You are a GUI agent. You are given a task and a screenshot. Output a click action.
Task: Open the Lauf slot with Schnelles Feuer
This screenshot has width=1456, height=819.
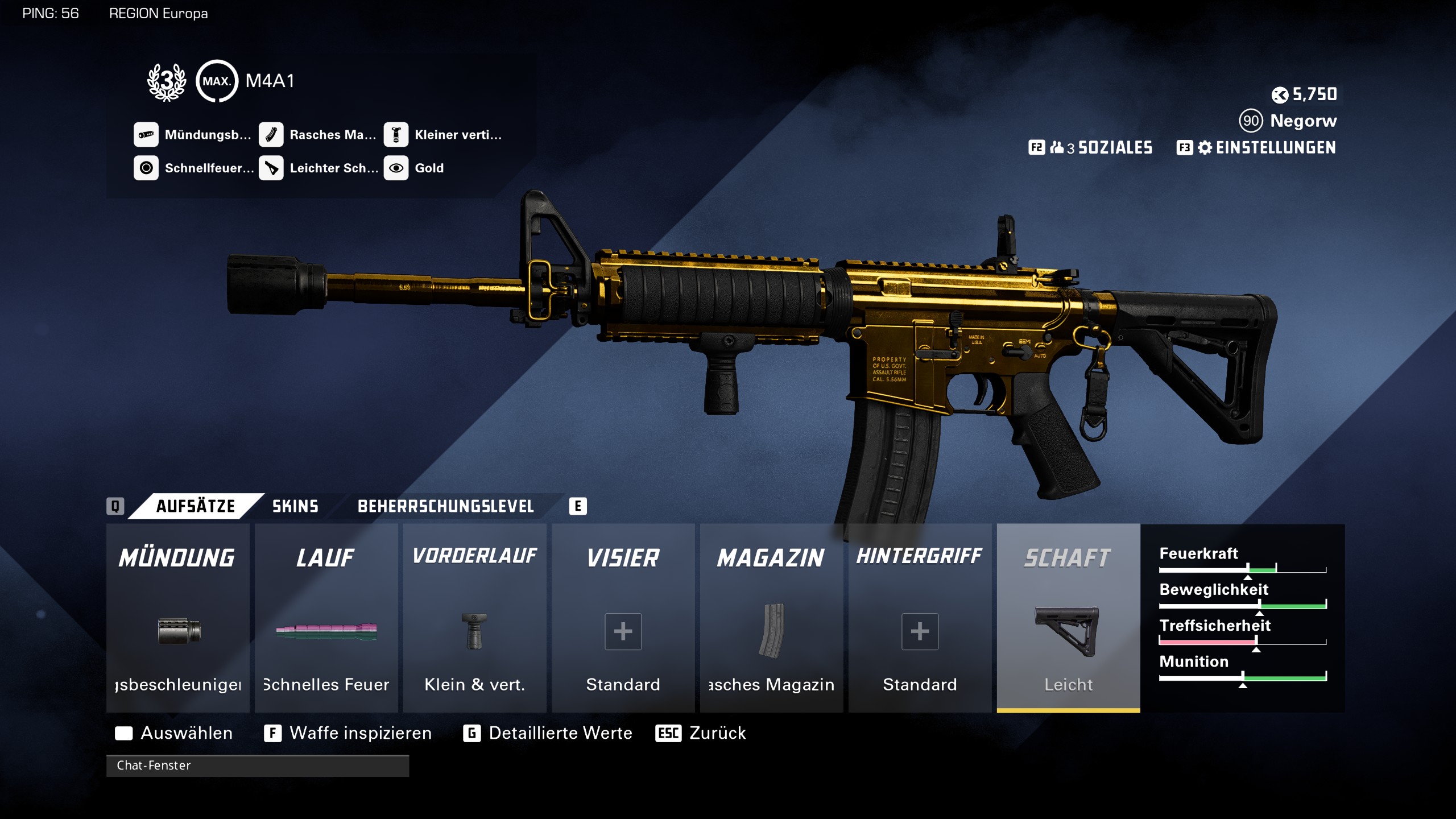(x=326, y=618)
